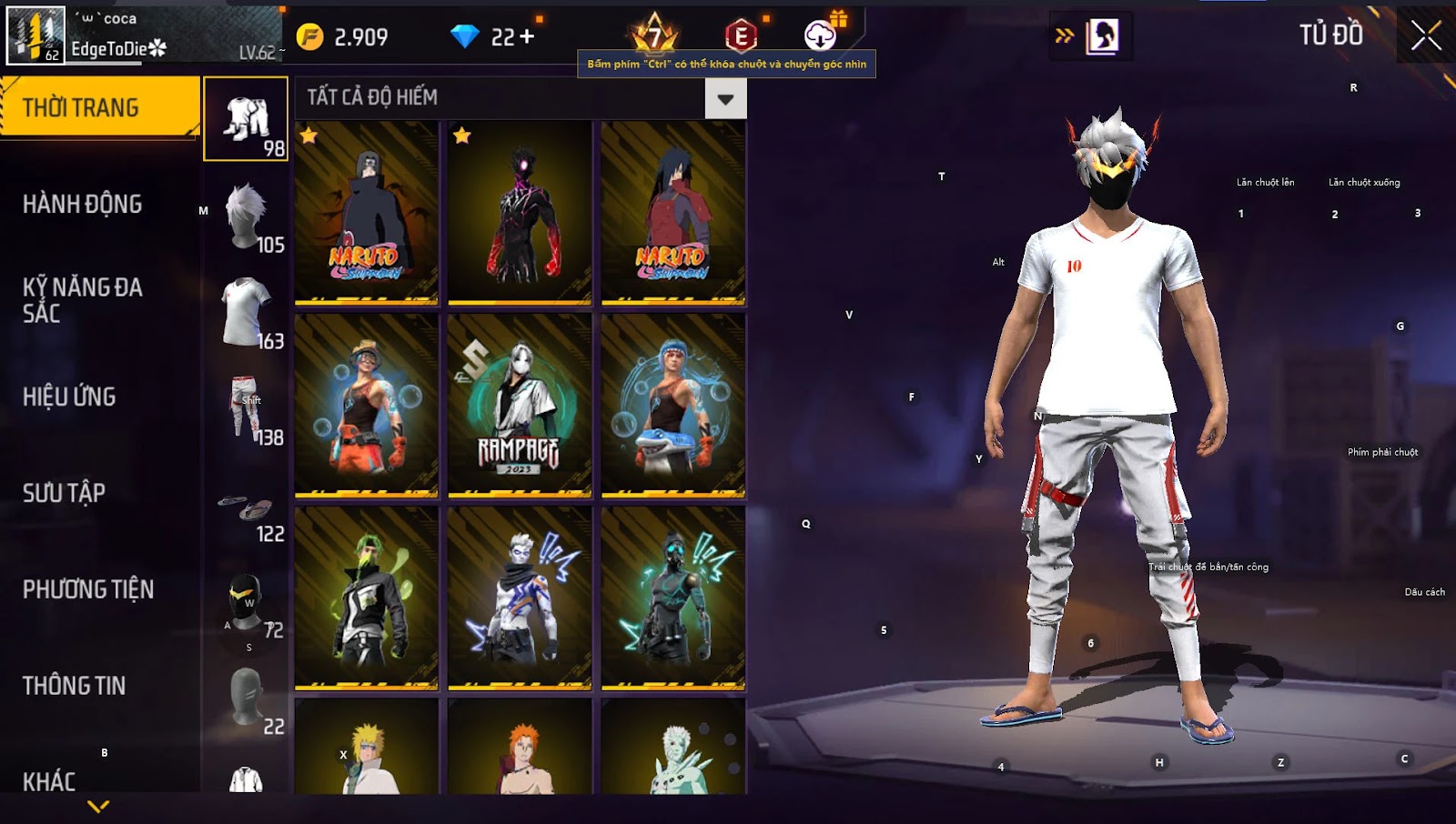Select the green-haired black jacket outfit
This screenshot has height=824, width=1456.
(x=366, y=598)
